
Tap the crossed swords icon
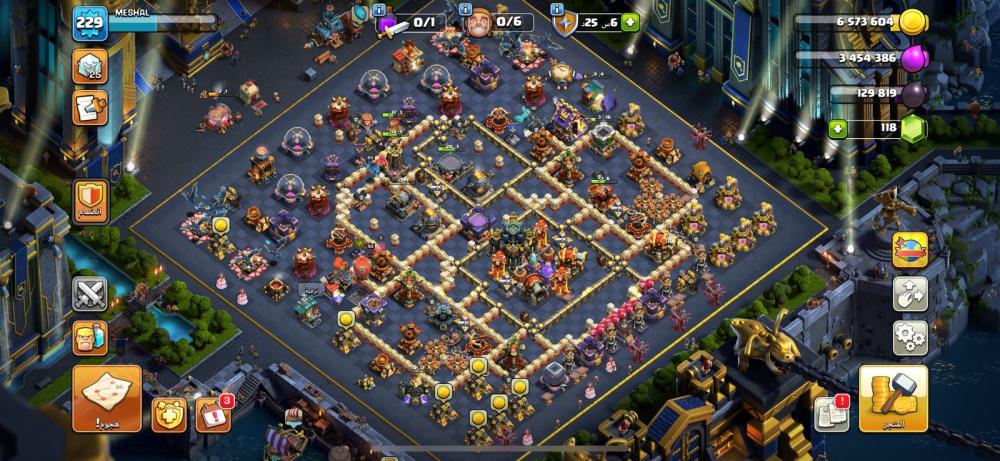click(89, 295)
